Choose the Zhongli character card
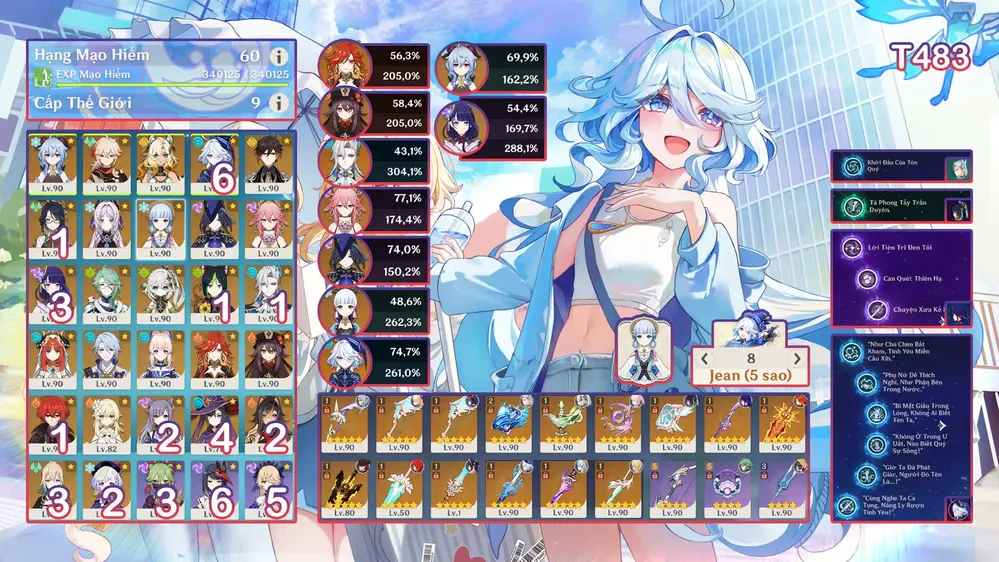 pos(269,160)
